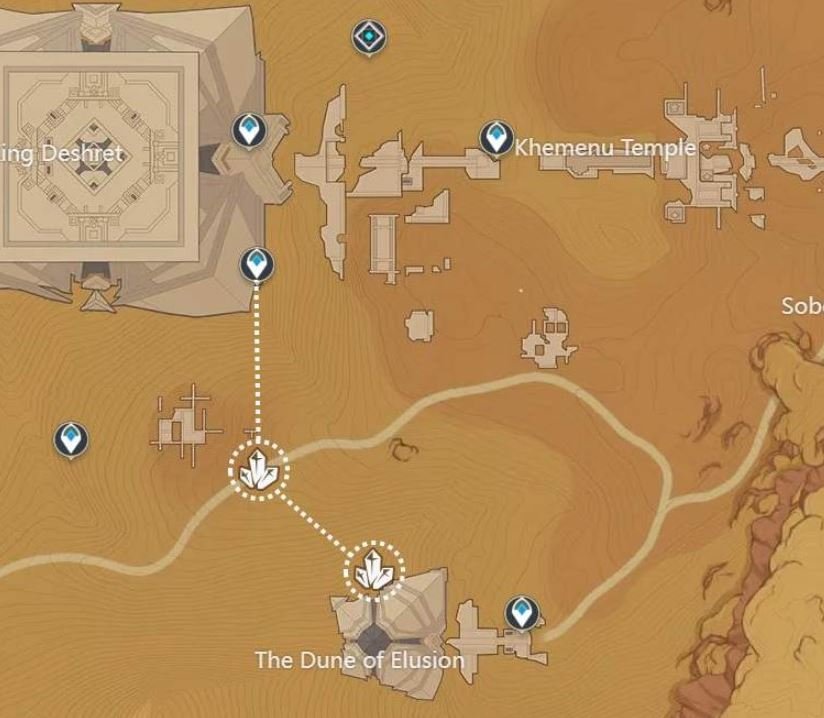The height and width of the screenshot is (718, 824).
Task: Select the teleport waypoint beside Khemenu Temple label
Action: 495,138
